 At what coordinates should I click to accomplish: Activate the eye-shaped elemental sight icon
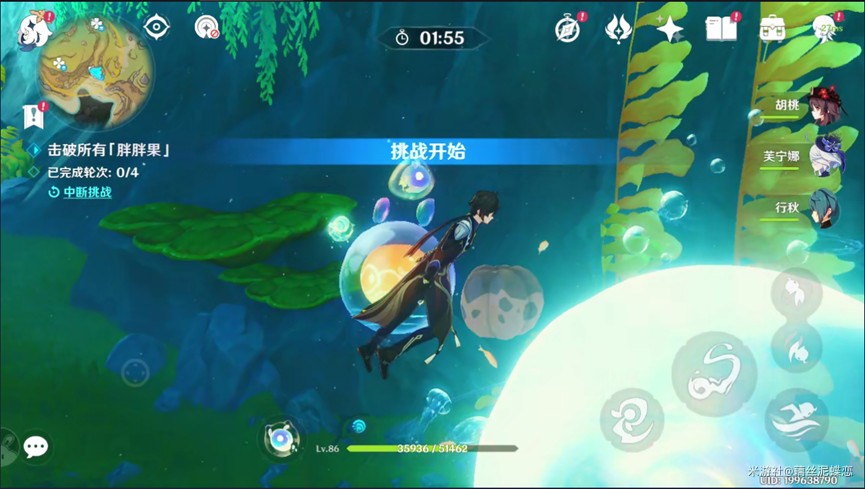coord(156,28)
